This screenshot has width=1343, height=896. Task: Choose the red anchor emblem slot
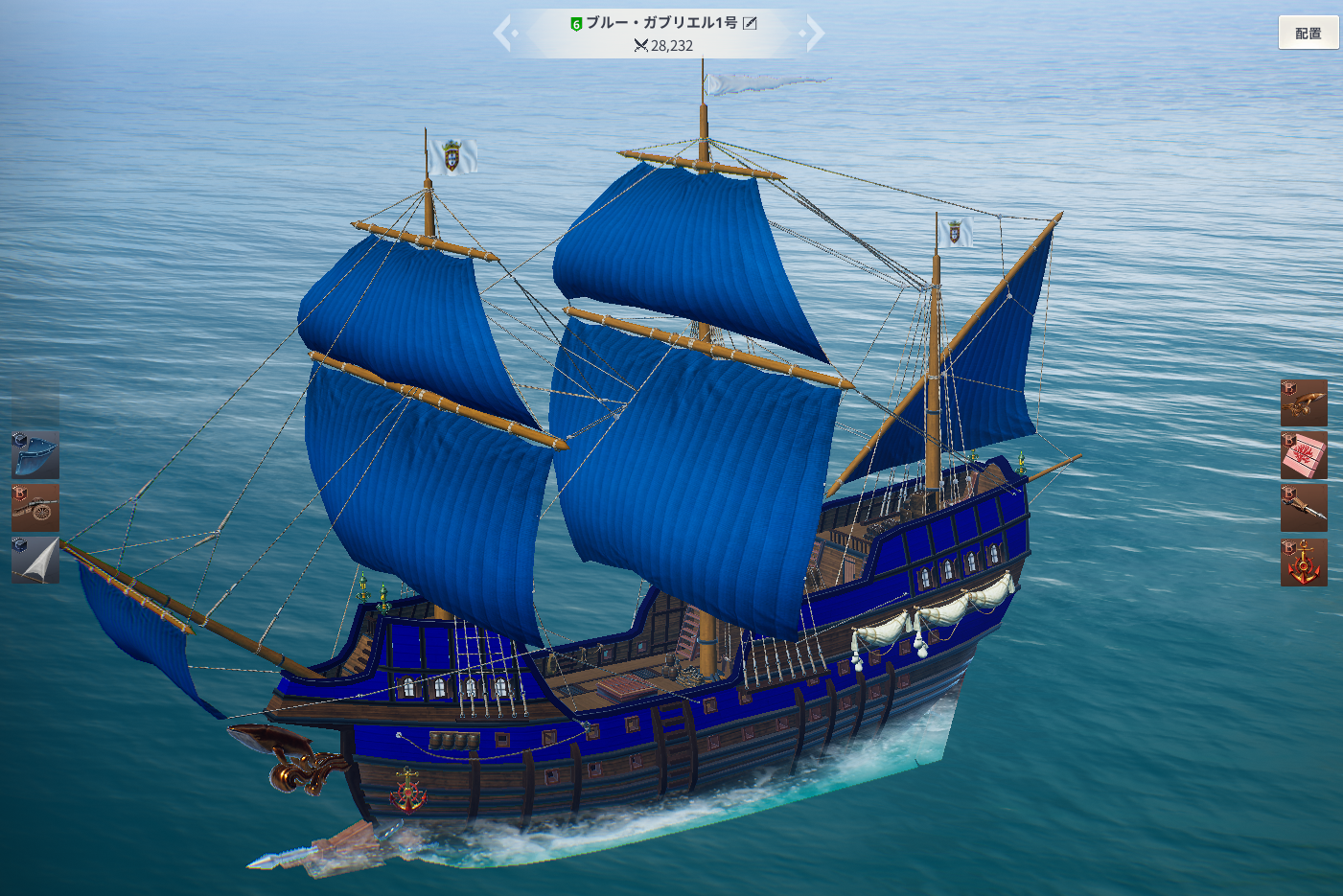(x=1304, y=562)
